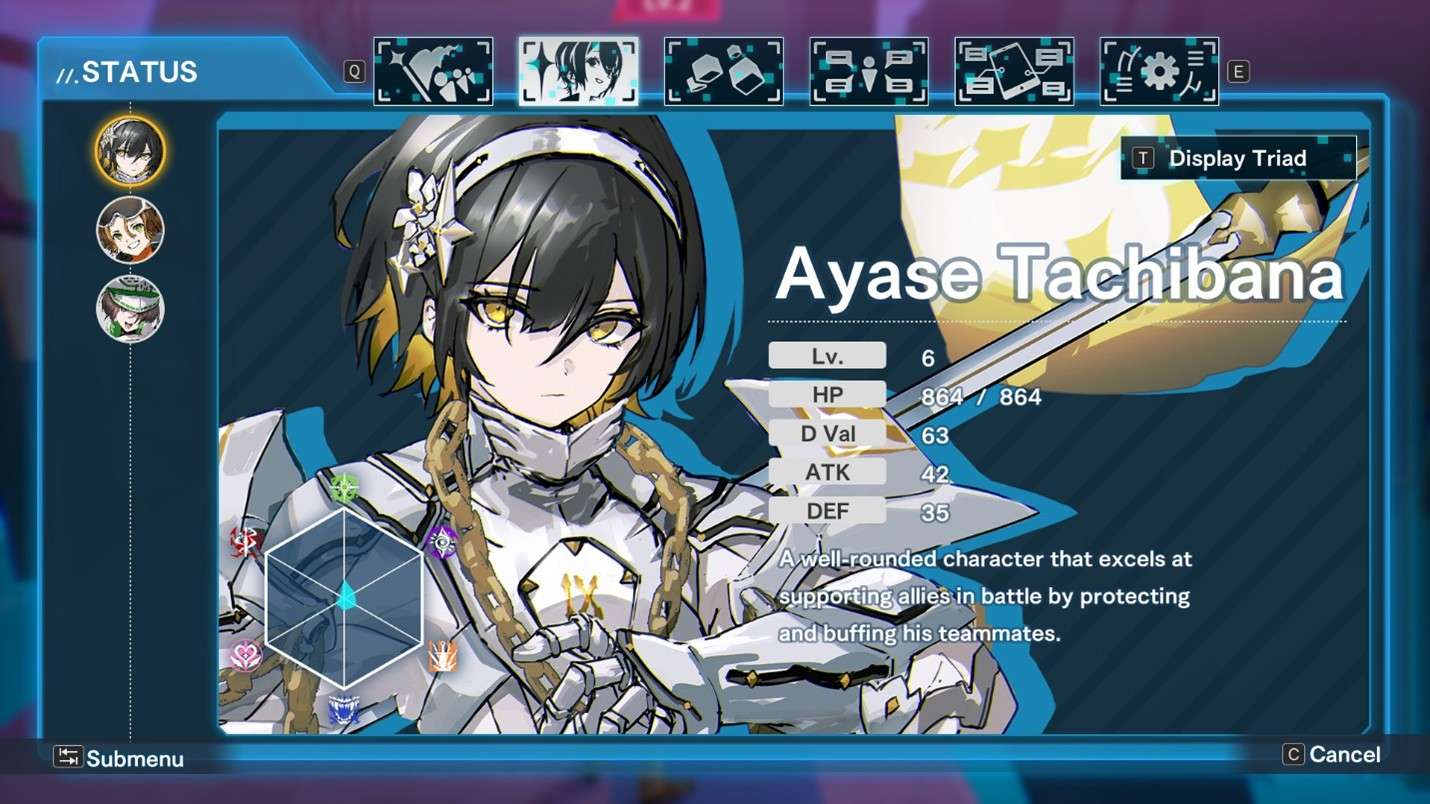Click the orange emblem on the hexagon
The width and height of the screenshot is (1430, 804).
443,656
